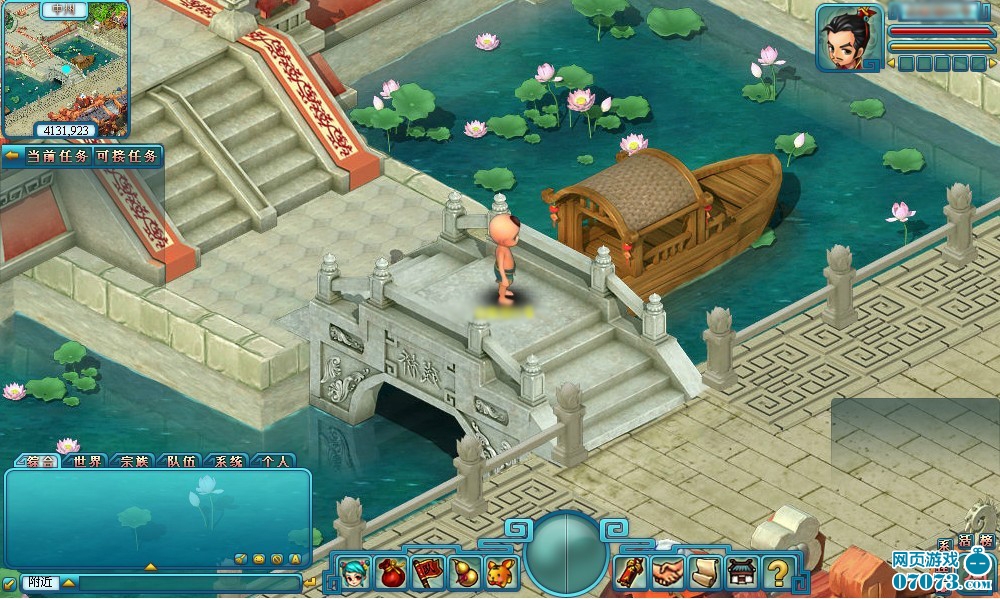Click the player portrait avatar
This screenshot has height=599, width=1000.
point(847,39)
